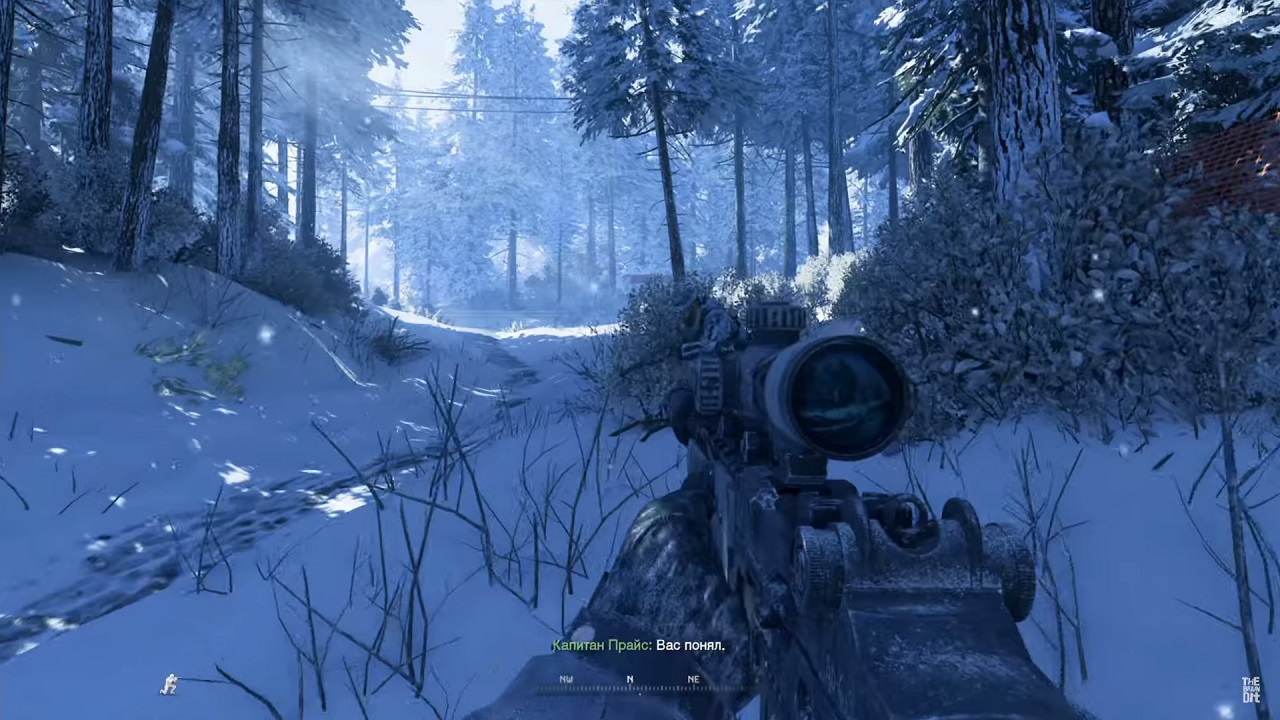
Task: Click the NE heading on the compass
Action: tap(693, 679)
